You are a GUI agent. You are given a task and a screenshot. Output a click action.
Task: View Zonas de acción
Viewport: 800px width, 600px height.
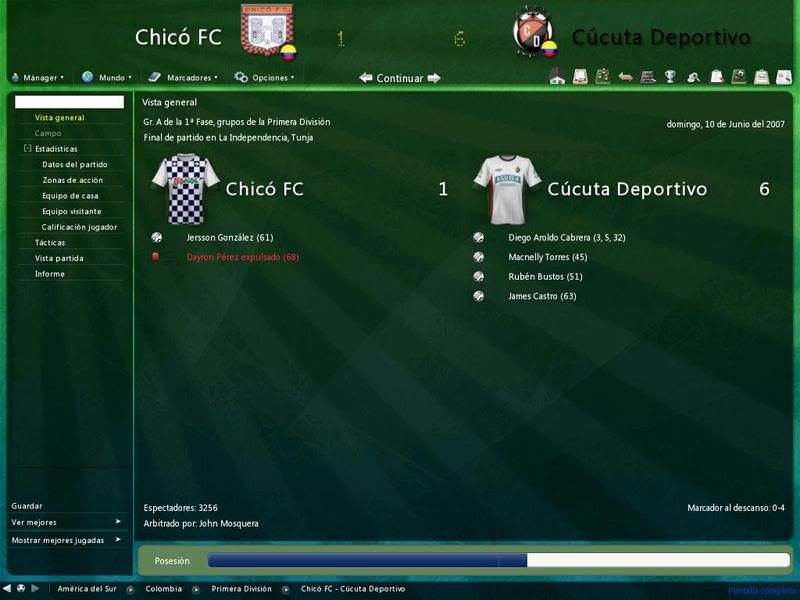[x=72, y=180]
